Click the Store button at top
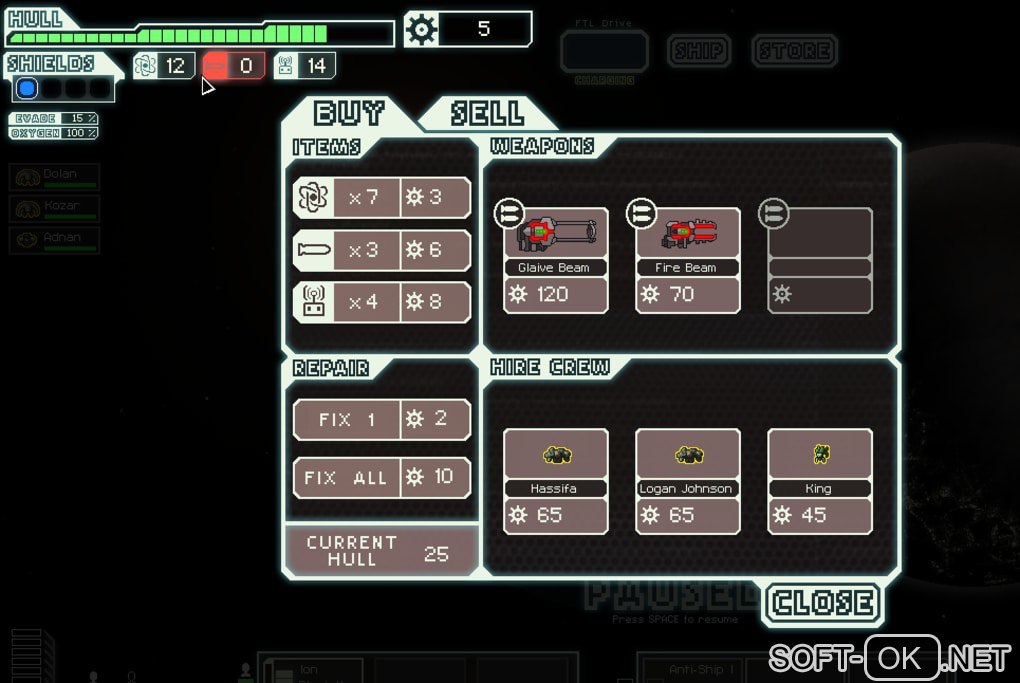 [x=794, y=50]
